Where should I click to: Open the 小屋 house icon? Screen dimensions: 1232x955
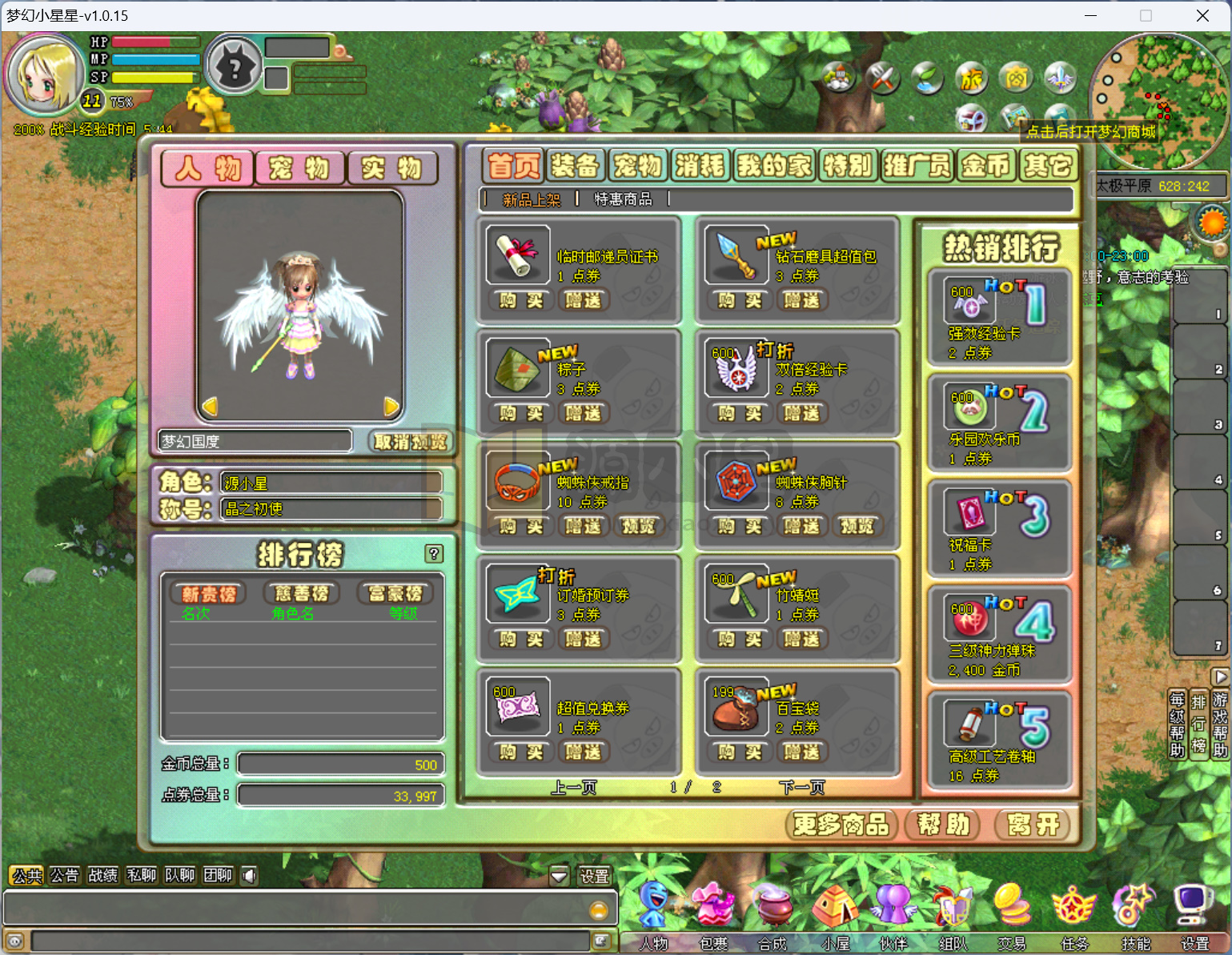tap(835, 907)
